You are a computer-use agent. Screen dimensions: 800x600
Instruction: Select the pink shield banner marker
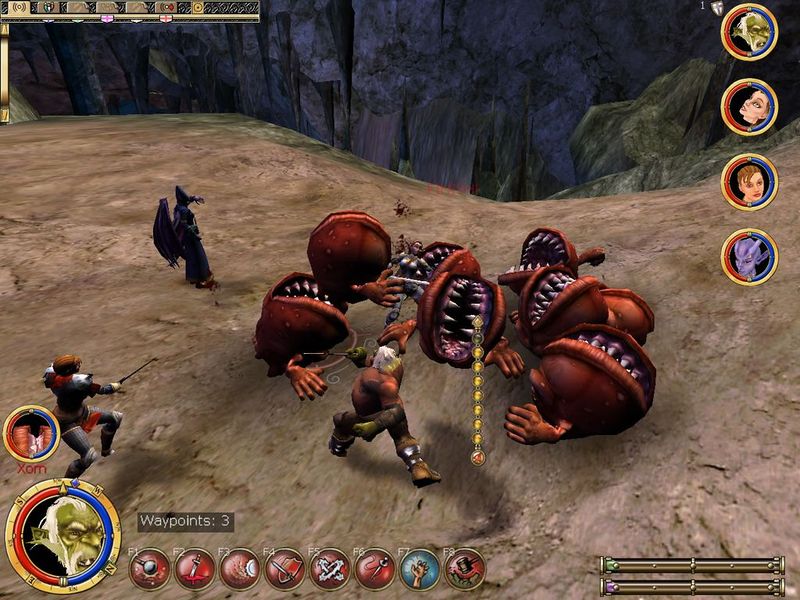[x=107, y=17]
